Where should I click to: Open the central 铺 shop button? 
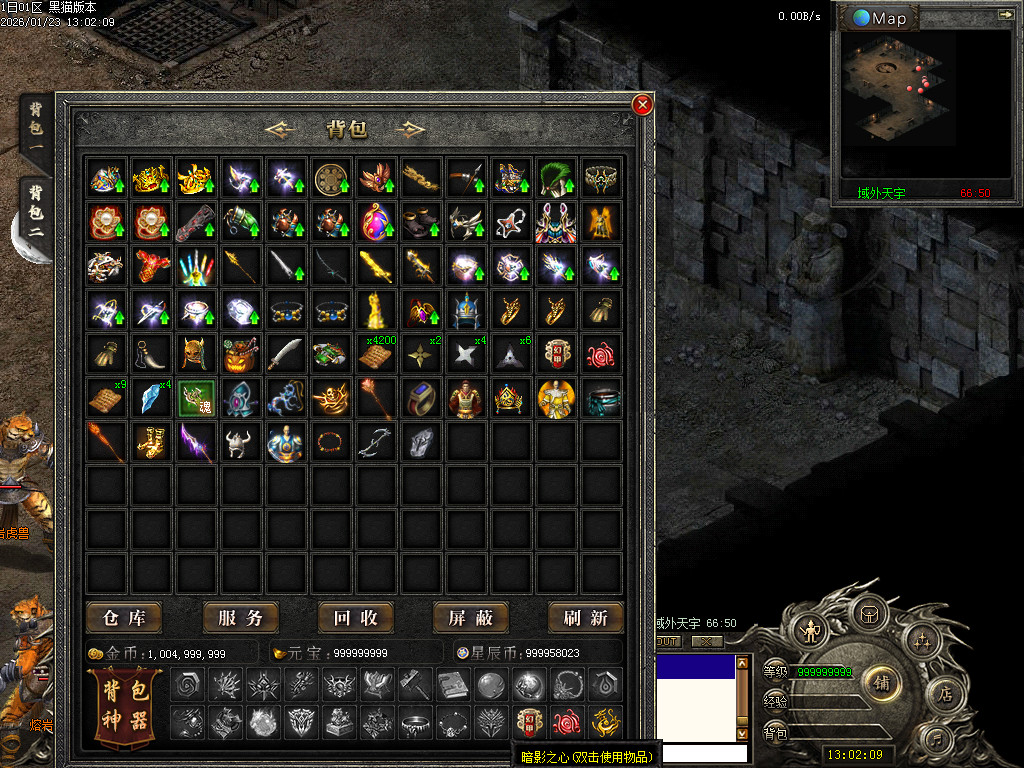click(882, 682)
